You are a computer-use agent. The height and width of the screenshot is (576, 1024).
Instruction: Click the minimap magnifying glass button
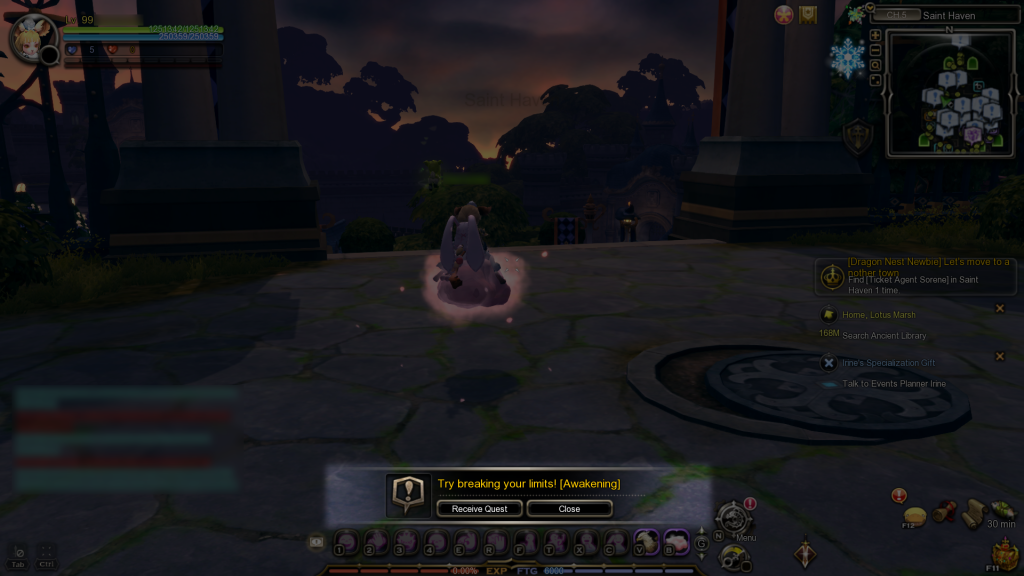[876, 65]
